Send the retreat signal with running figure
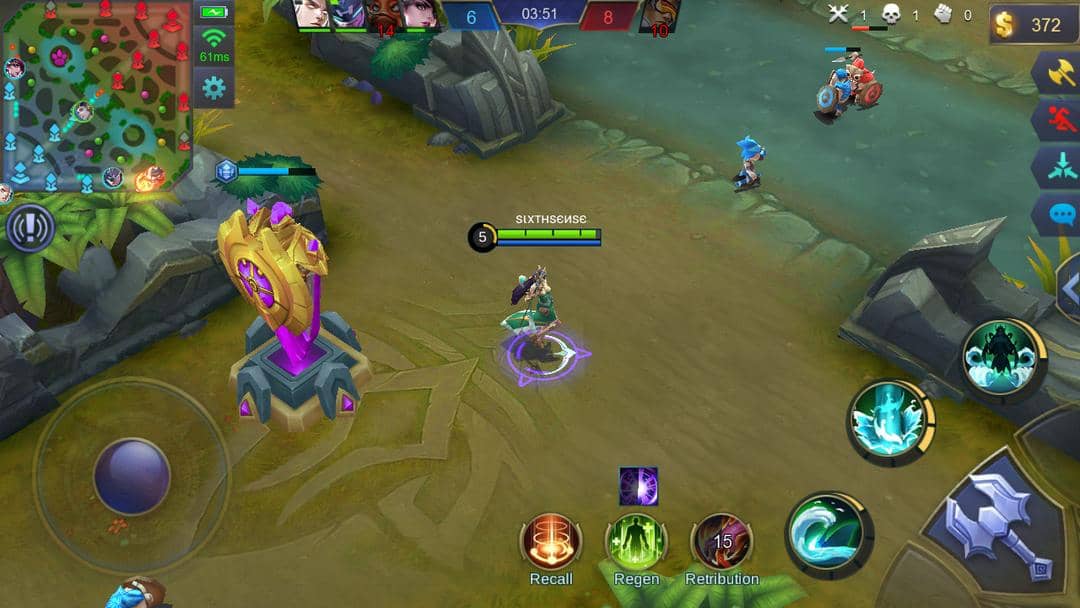1080x608 pixels. coord(1057,120)
